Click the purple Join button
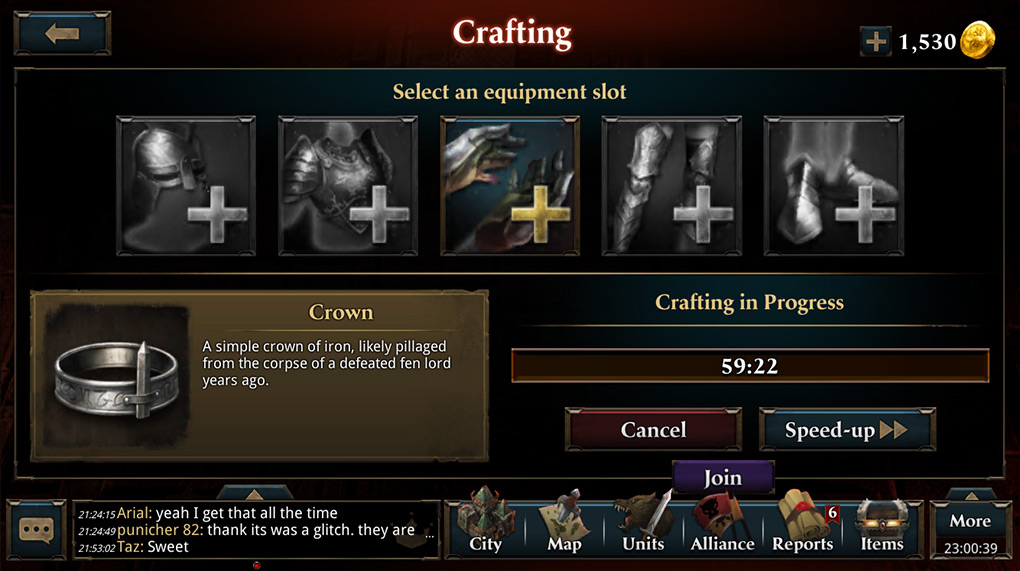 point(722,477)
